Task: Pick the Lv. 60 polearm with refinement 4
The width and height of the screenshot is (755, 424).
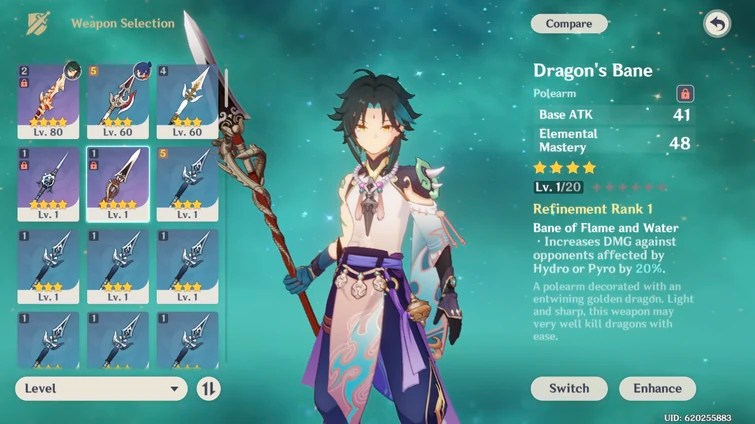Action: tap(186, 102)
